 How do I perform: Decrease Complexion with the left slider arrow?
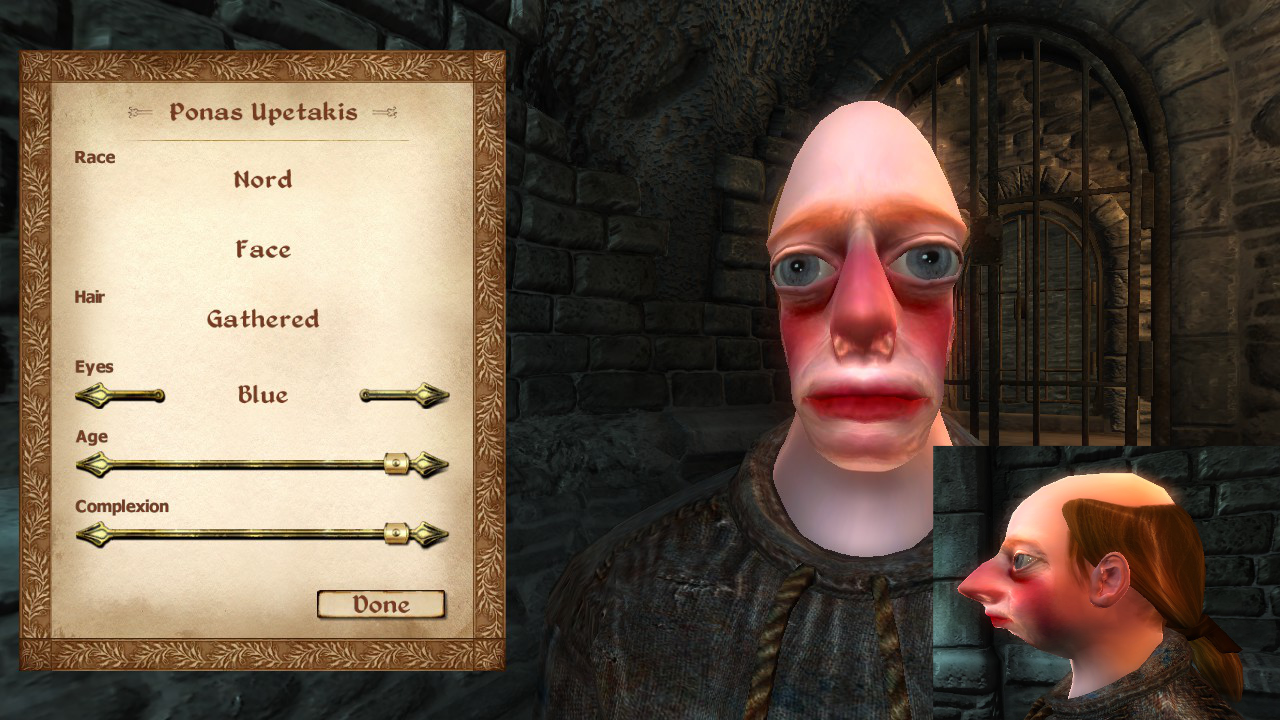91,534
